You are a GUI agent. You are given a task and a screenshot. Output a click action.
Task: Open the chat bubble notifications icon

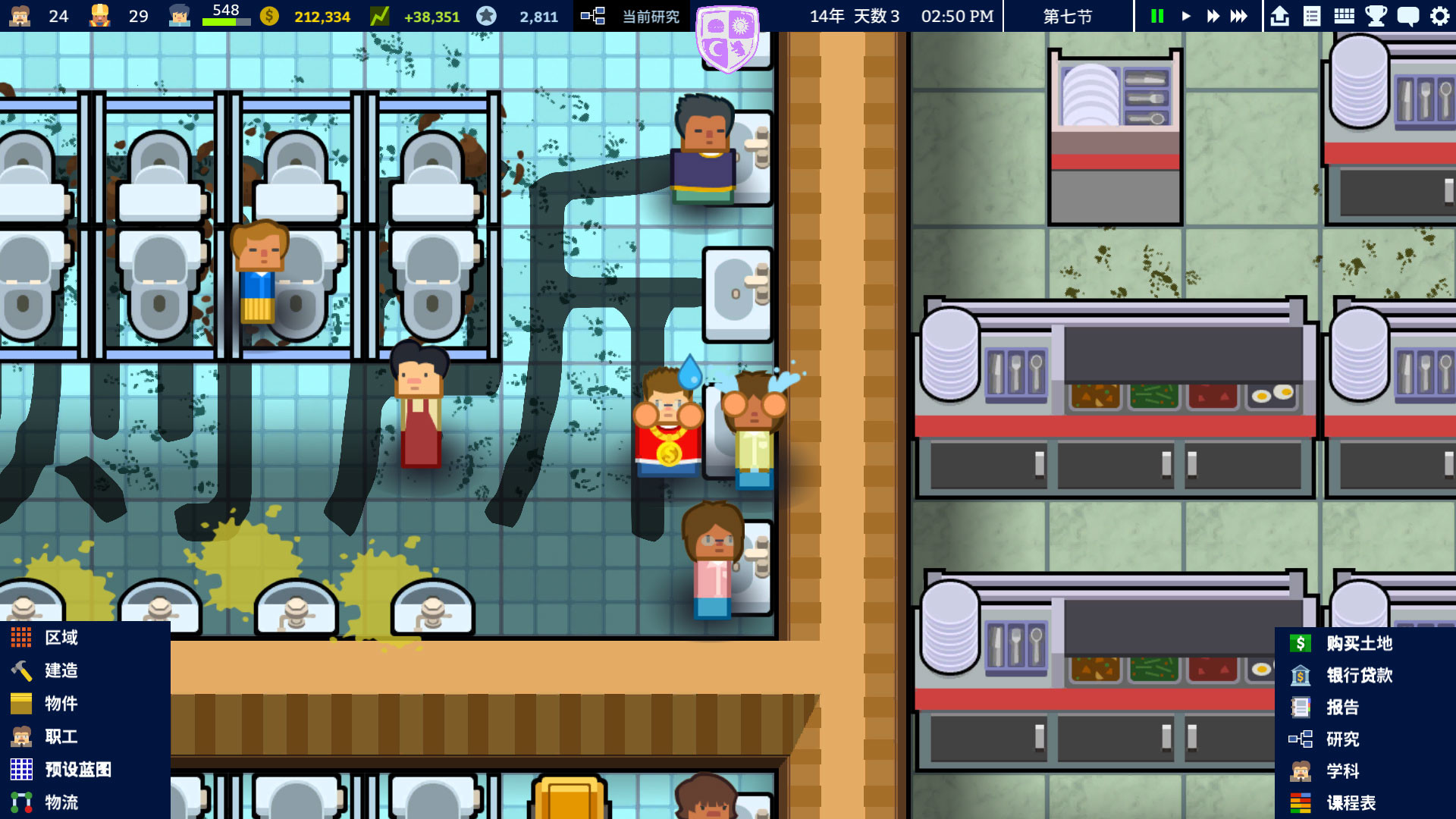[1409, 15]
